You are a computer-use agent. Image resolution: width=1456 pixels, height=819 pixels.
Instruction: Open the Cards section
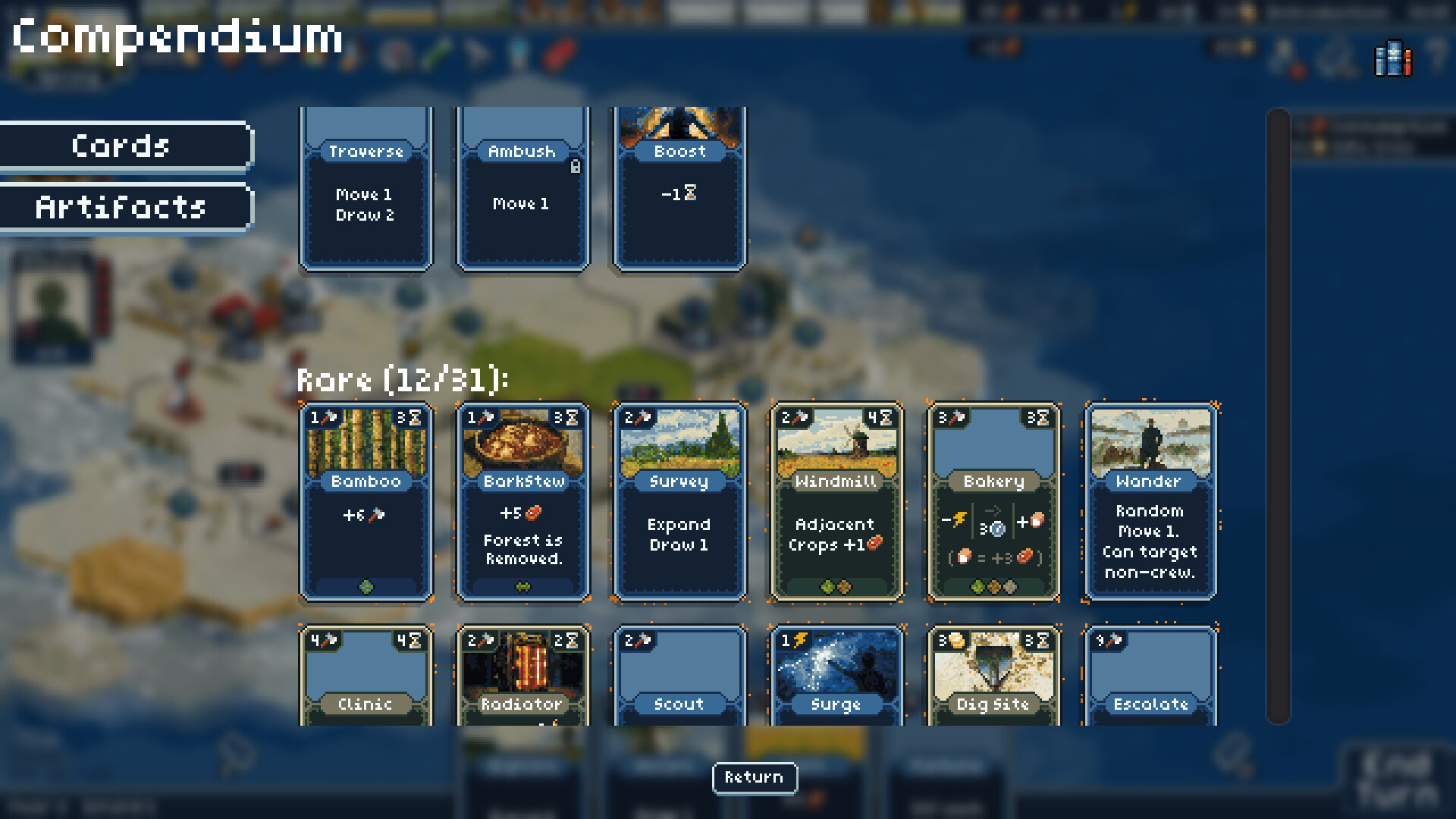tap(121, 146)
